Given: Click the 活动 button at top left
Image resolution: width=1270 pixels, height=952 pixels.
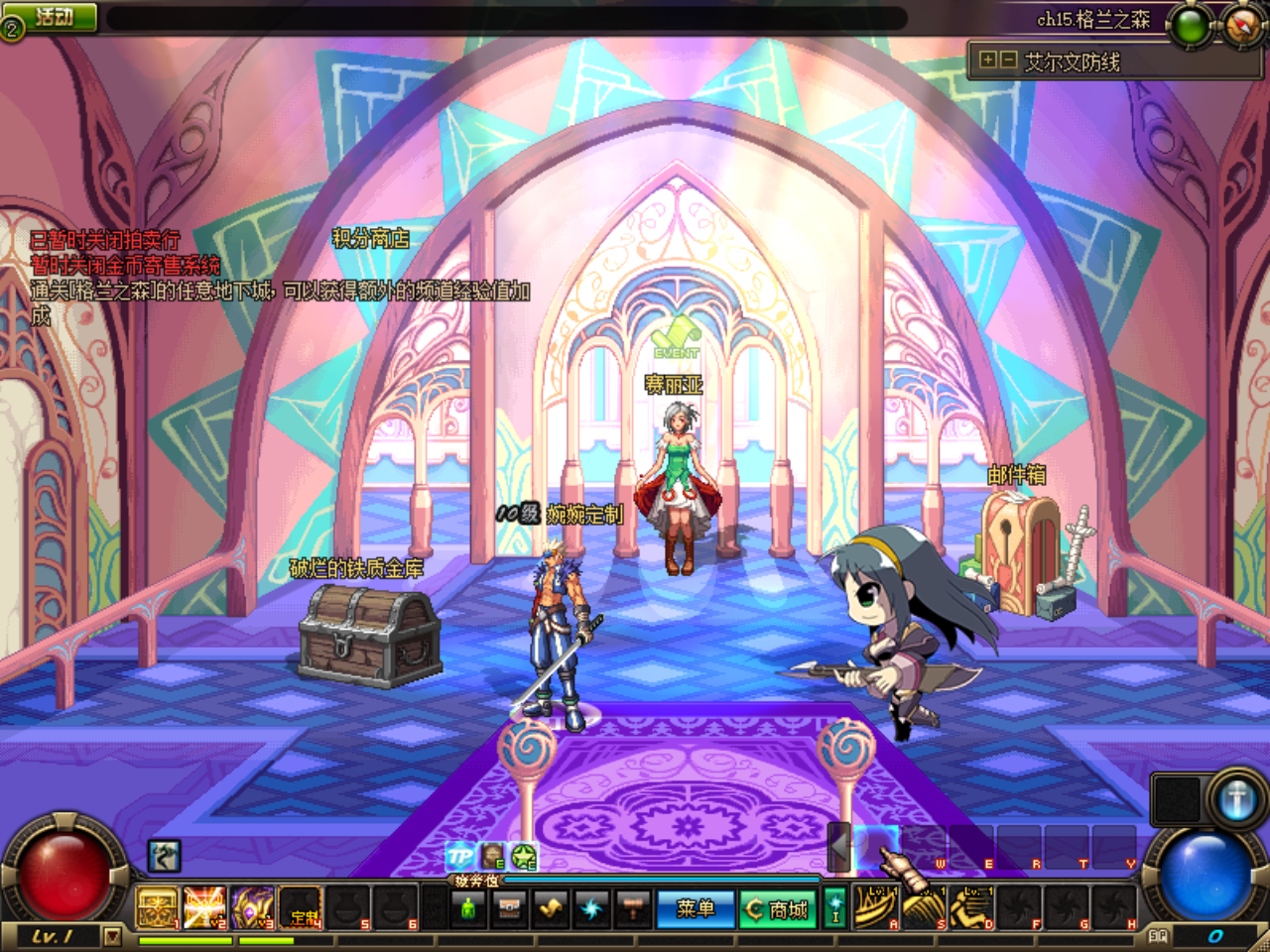Looking at the screenshot, I should tap(52, 15).
